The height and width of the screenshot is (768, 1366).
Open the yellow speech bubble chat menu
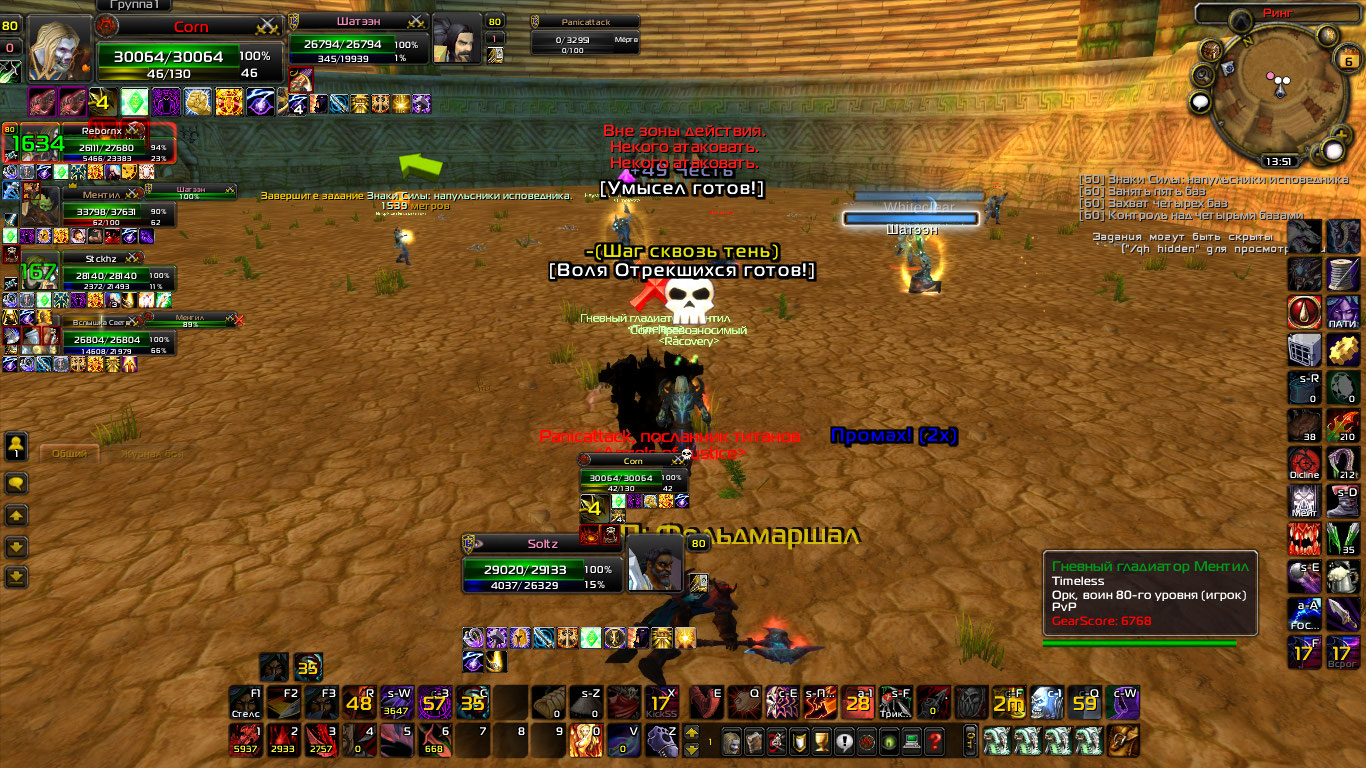coord(16,484)
